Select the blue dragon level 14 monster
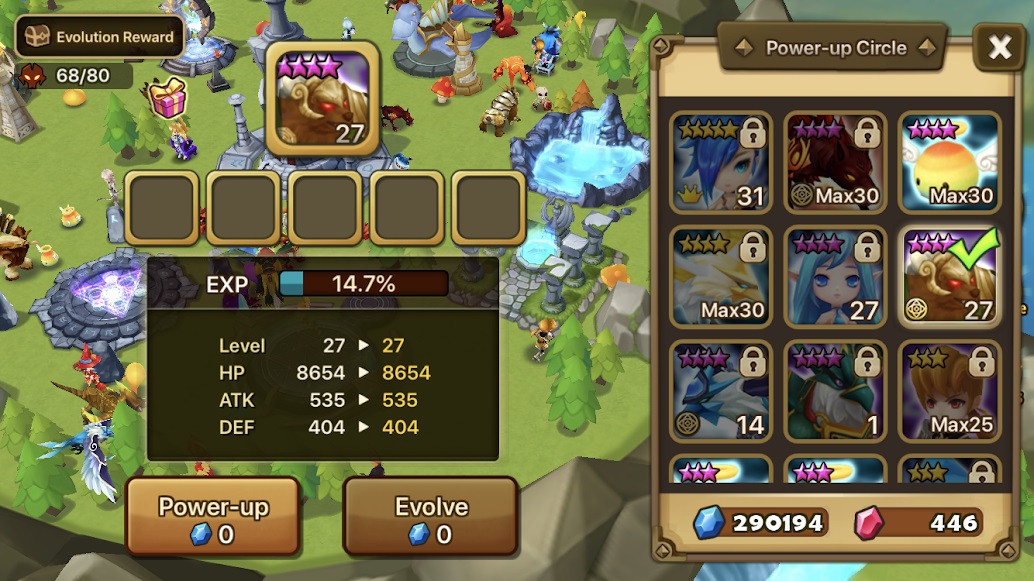The image size is (1034, 581). click(721, 391)
